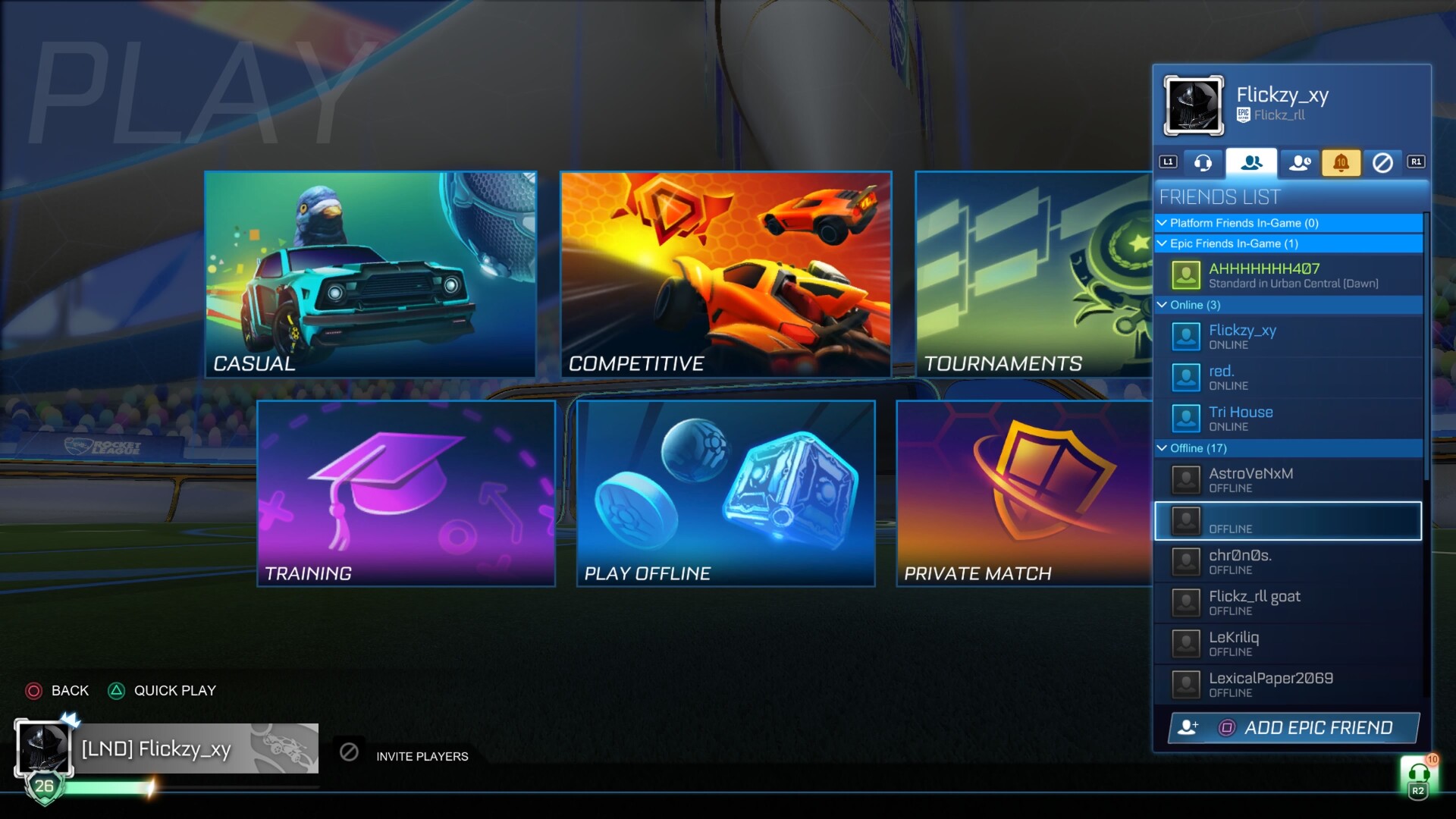
Task: Open the Tournaments tile
Action: (1034, 274)
